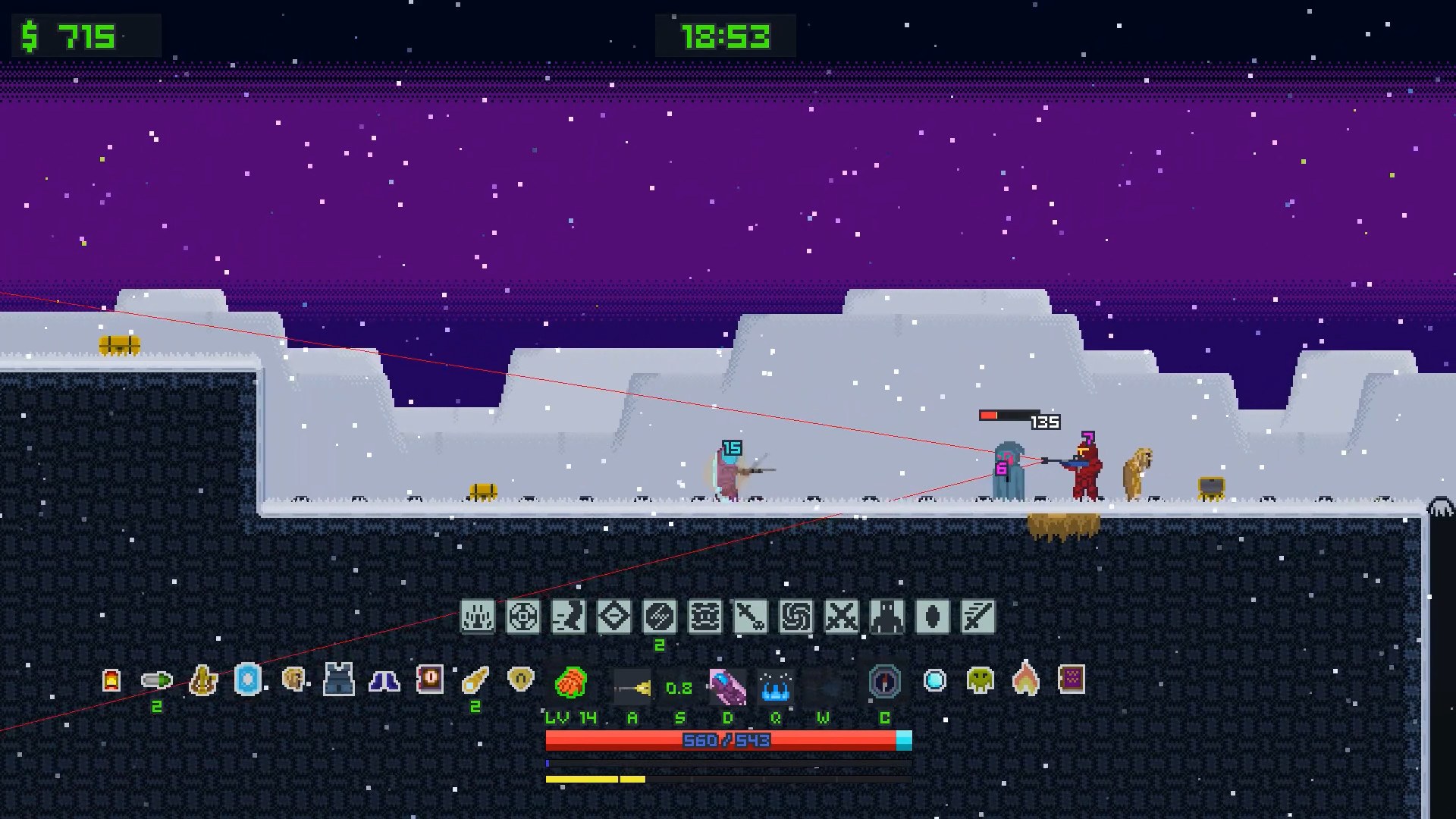The image size is (1456, 819).
Task: Click the diamond-shaped shield skill icon
Action: (x=615, y=617)
